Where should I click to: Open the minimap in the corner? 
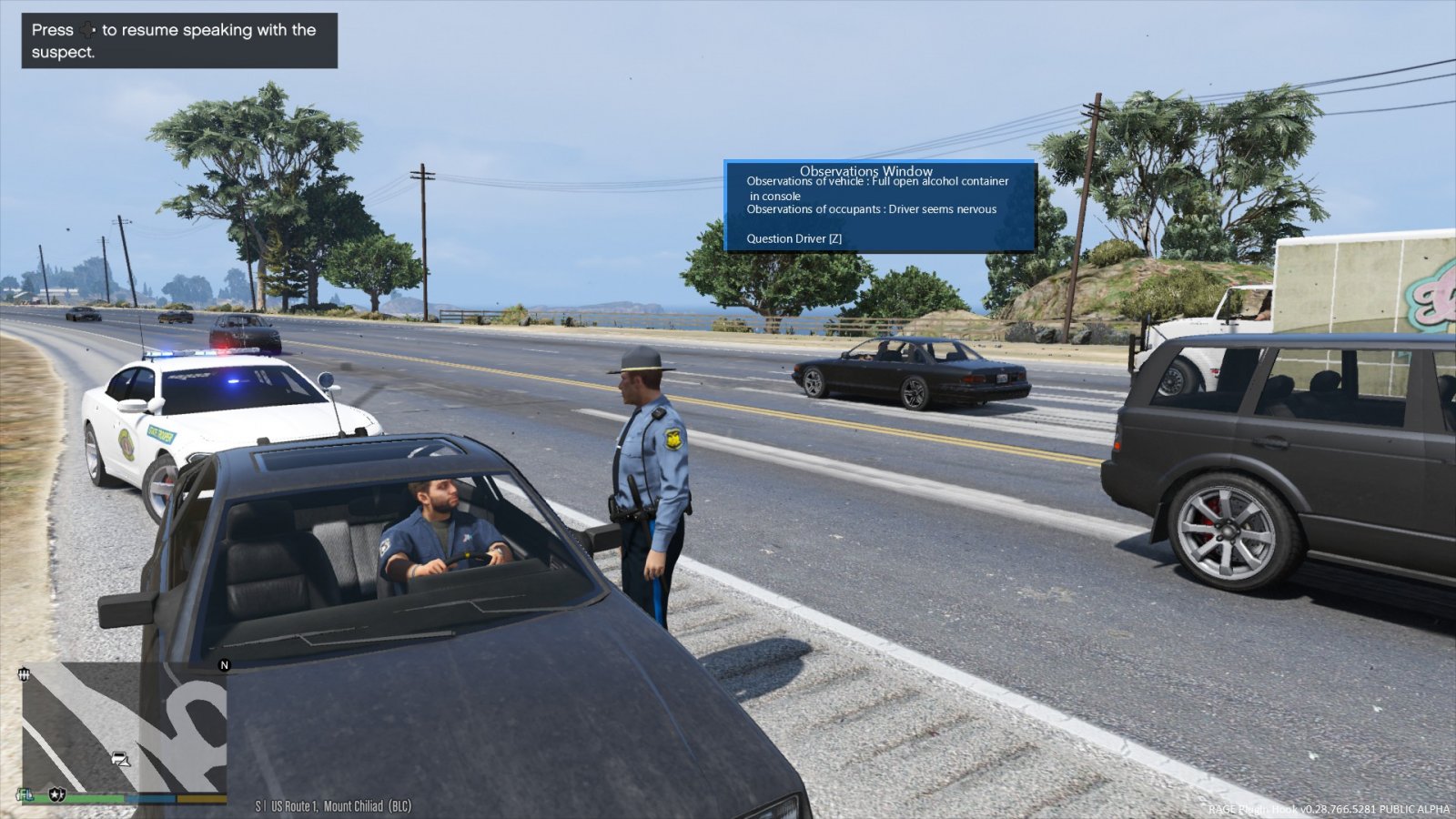click(x=125, y=727)
